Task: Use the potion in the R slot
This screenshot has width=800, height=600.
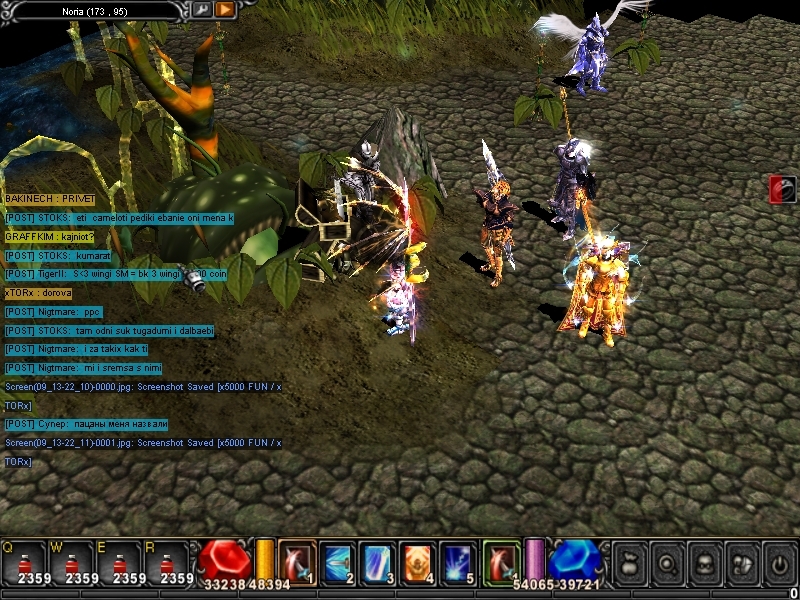Action: coord(166,562)
